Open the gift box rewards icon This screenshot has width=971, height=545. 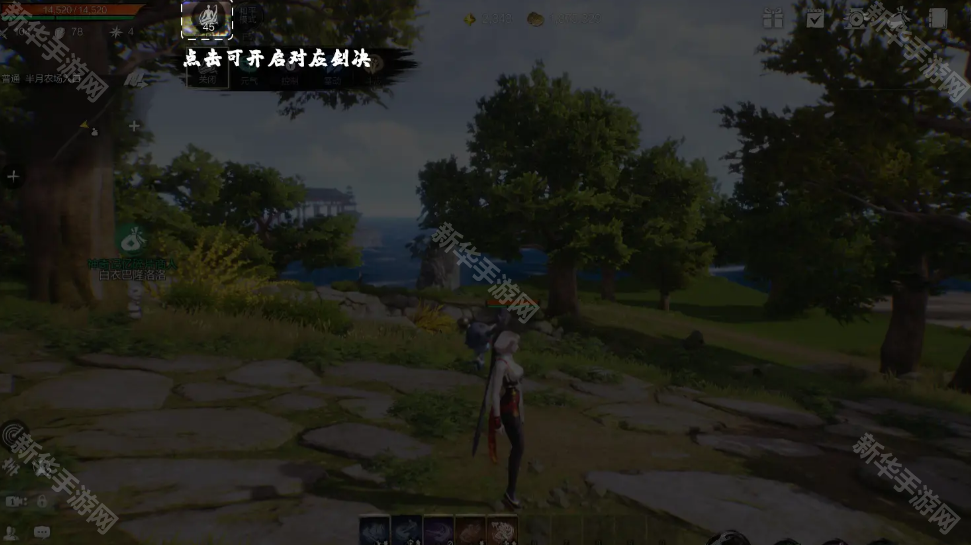(x=772, y=18)
